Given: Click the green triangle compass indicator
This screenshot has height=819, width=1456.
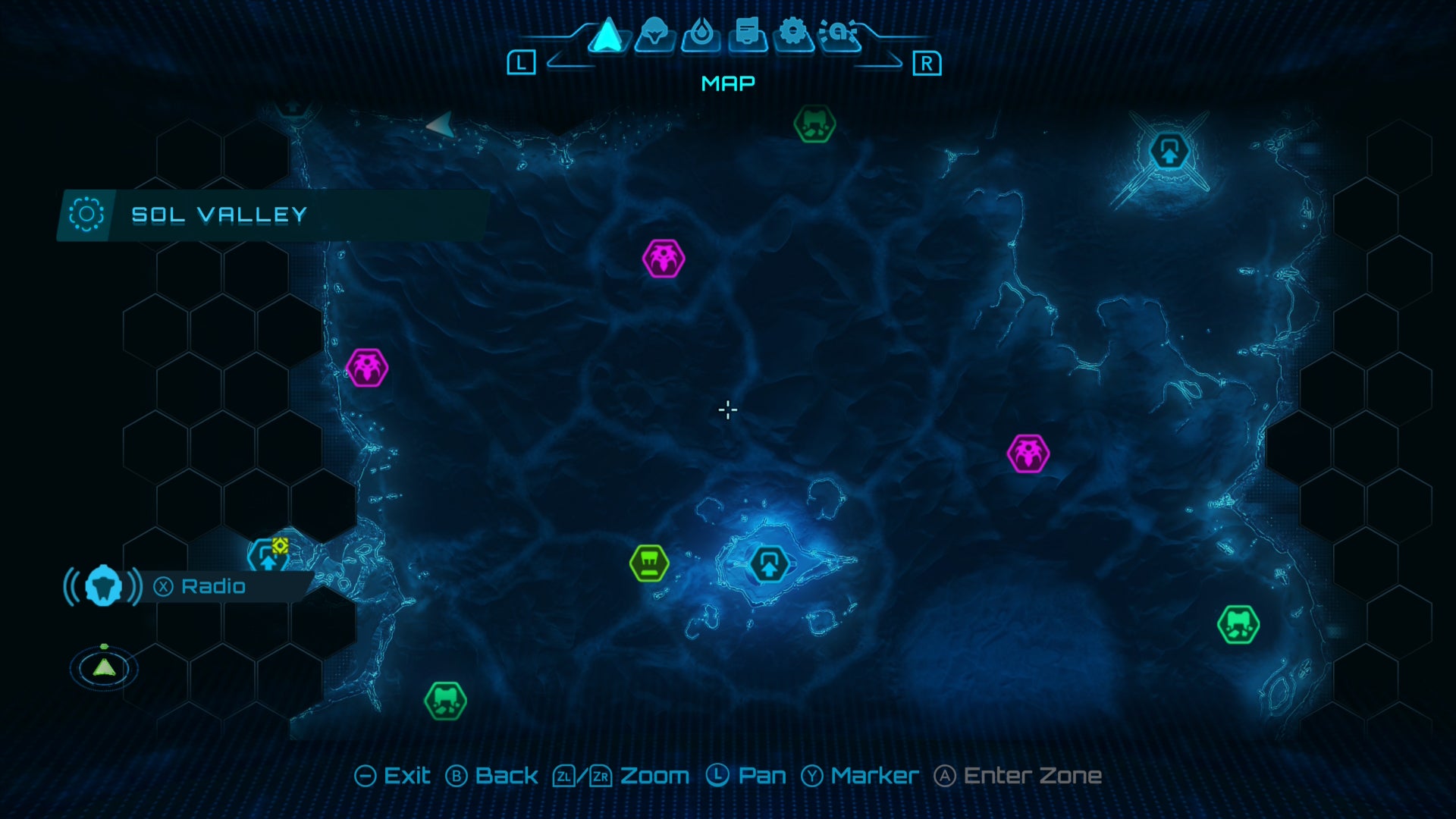Looking at the screenshot, I should coord(104,668).
